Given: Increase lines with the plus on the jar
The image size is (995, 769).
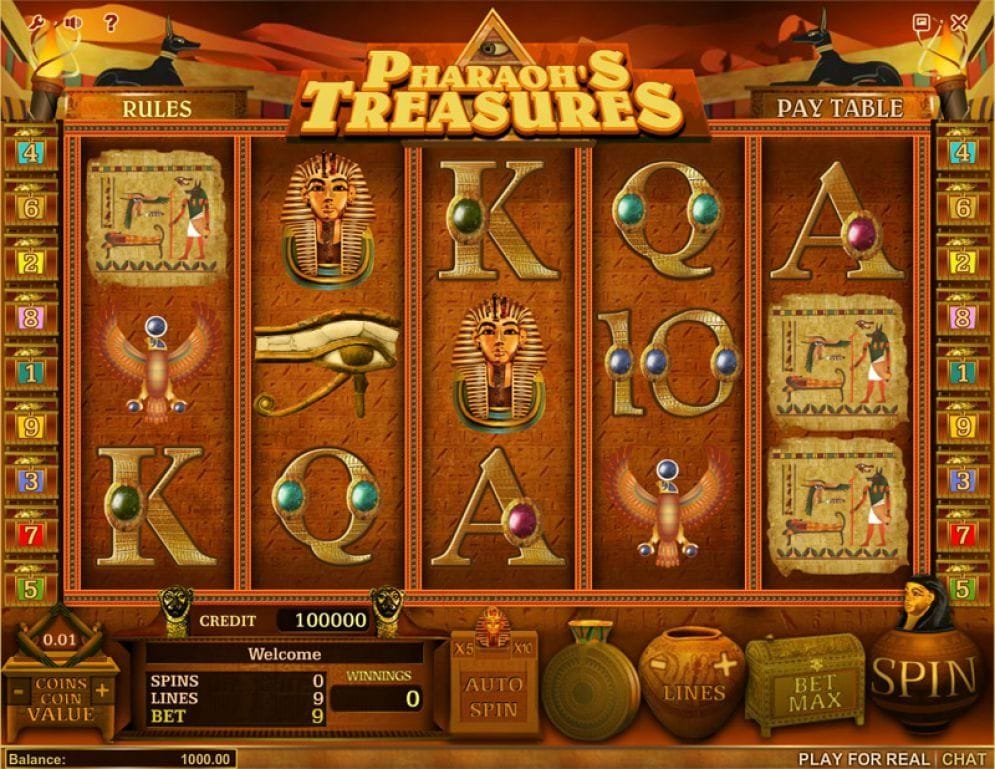Looking at the screenshot, I should click(725, 664).
